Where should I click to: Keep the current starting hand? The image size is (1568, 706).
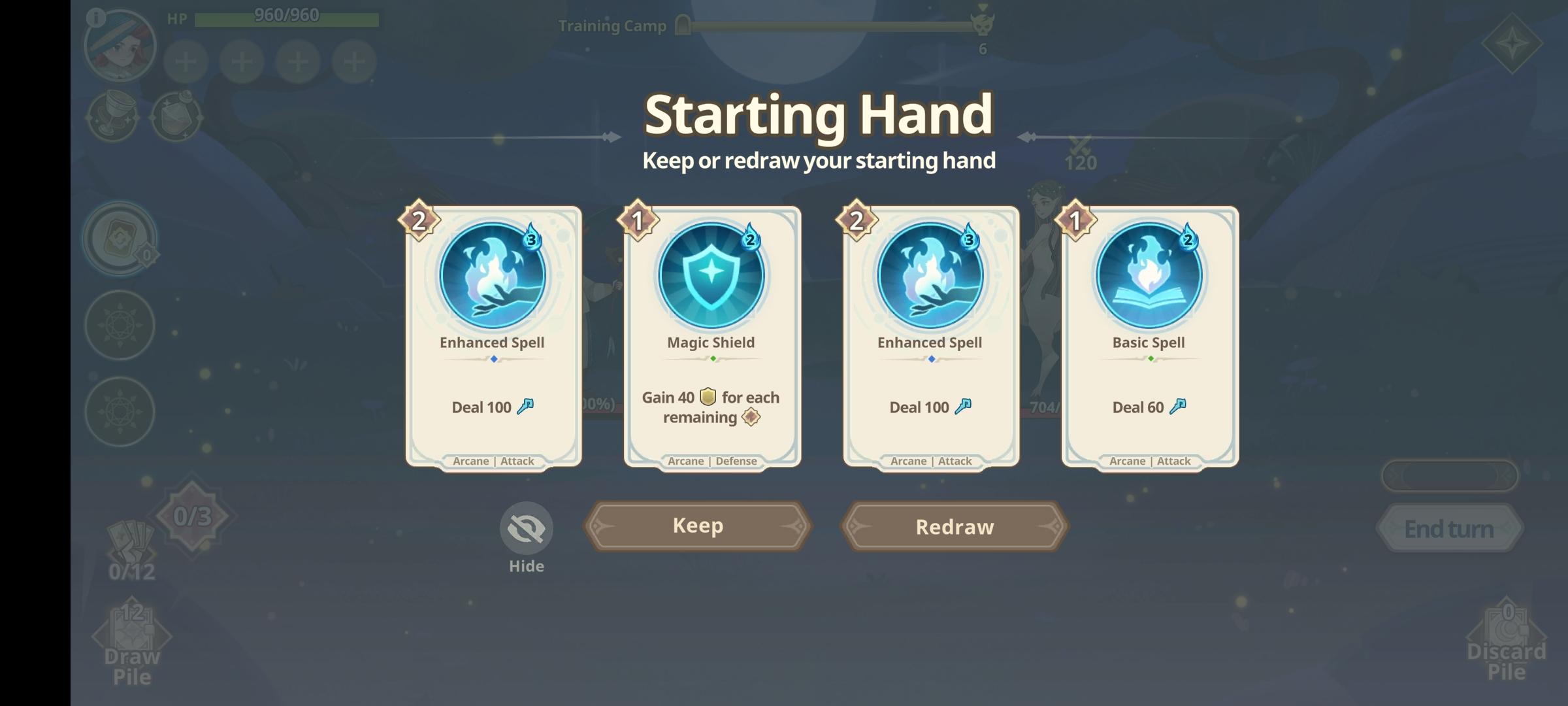pos(696,526)
